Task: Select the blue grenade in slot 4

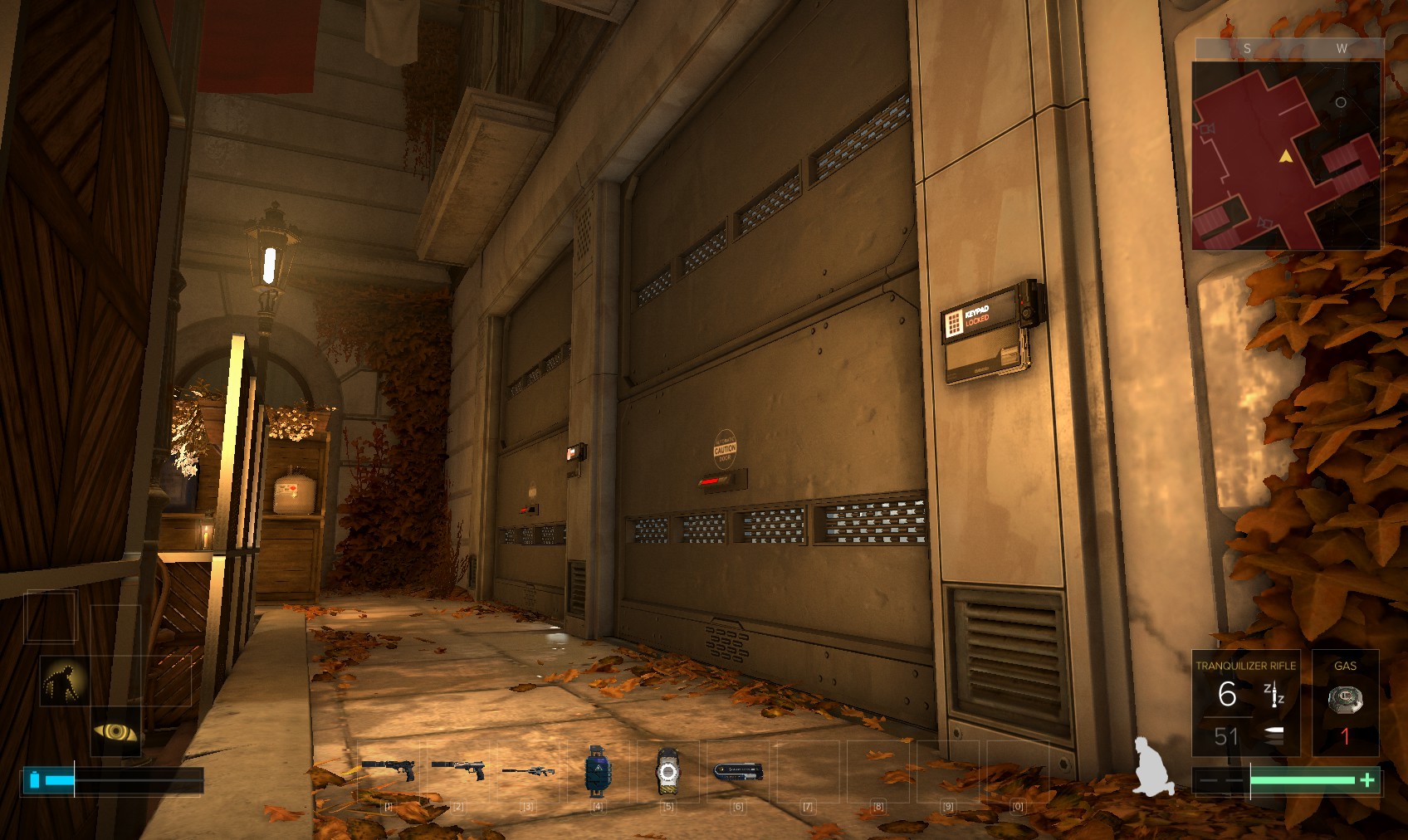Action: [597, 770]
